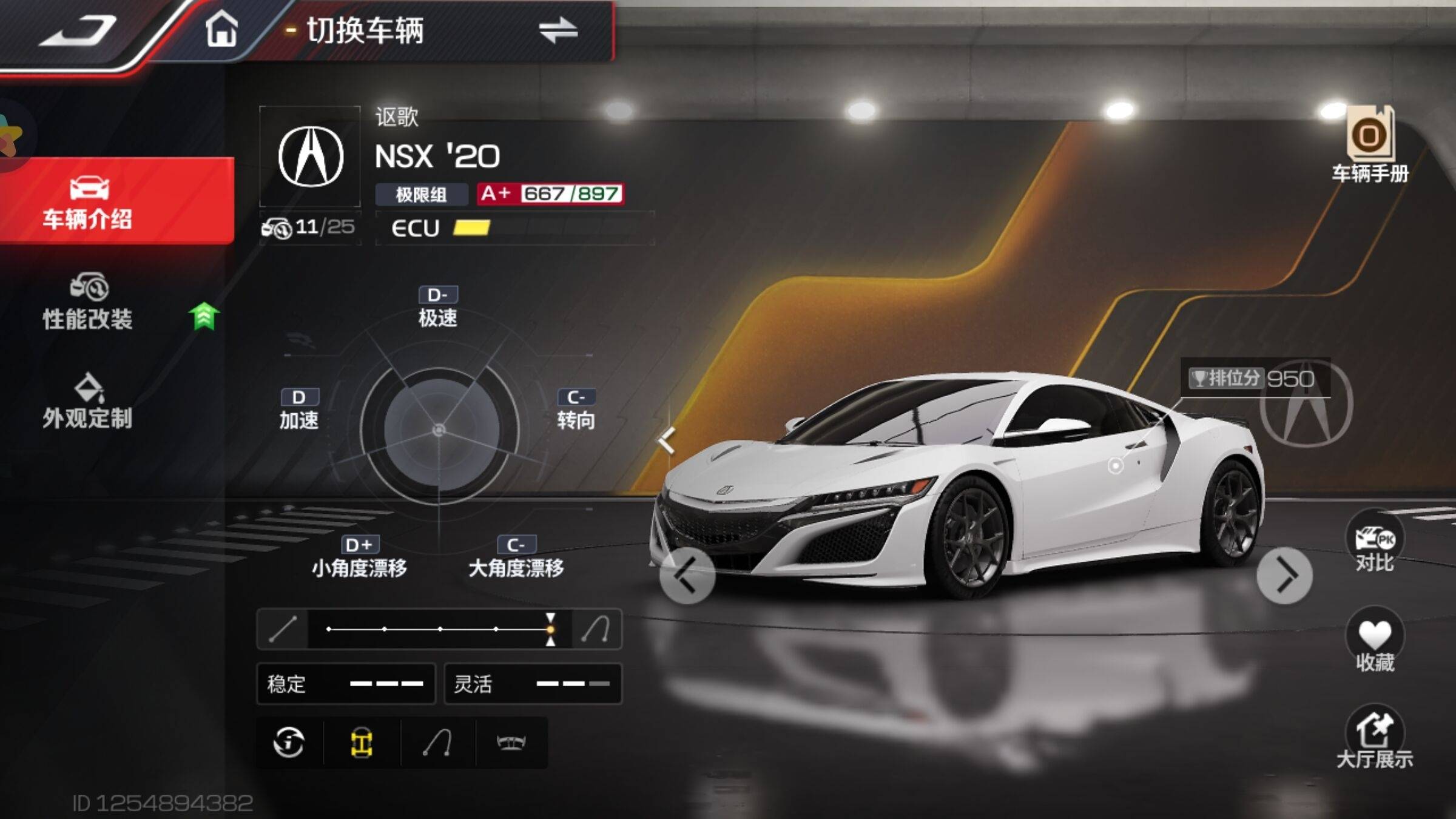Select the curve icon in bottom toolbar
1456x819 pixels.
(x=437, y=743)
